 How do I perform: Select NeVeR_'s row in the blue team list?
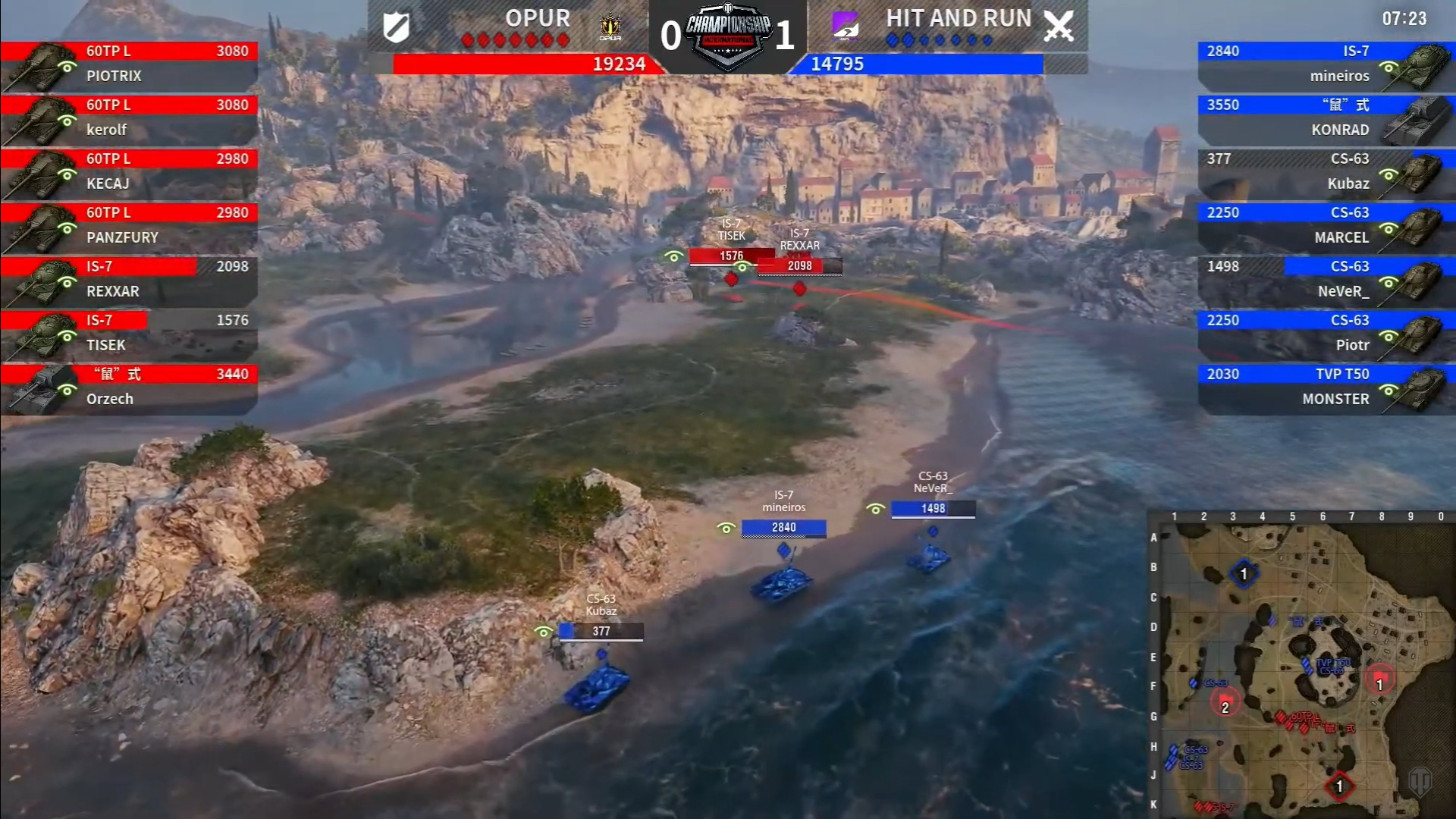(x=1326, y=280)
